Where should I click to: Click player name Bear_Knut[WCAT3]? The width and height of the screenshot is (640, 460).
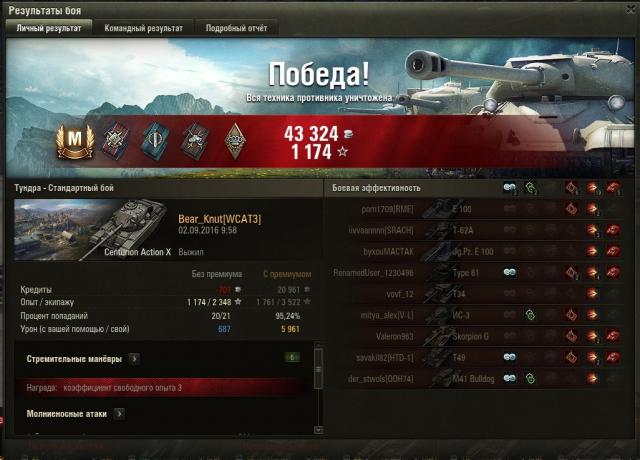coord(219,218)
